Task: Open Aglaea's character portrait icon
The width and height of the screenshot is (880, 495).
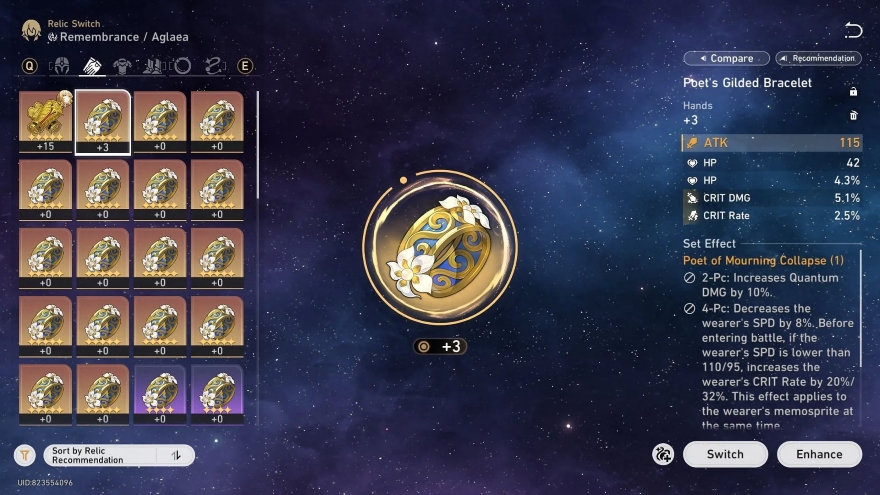Action: pos(32,30)
